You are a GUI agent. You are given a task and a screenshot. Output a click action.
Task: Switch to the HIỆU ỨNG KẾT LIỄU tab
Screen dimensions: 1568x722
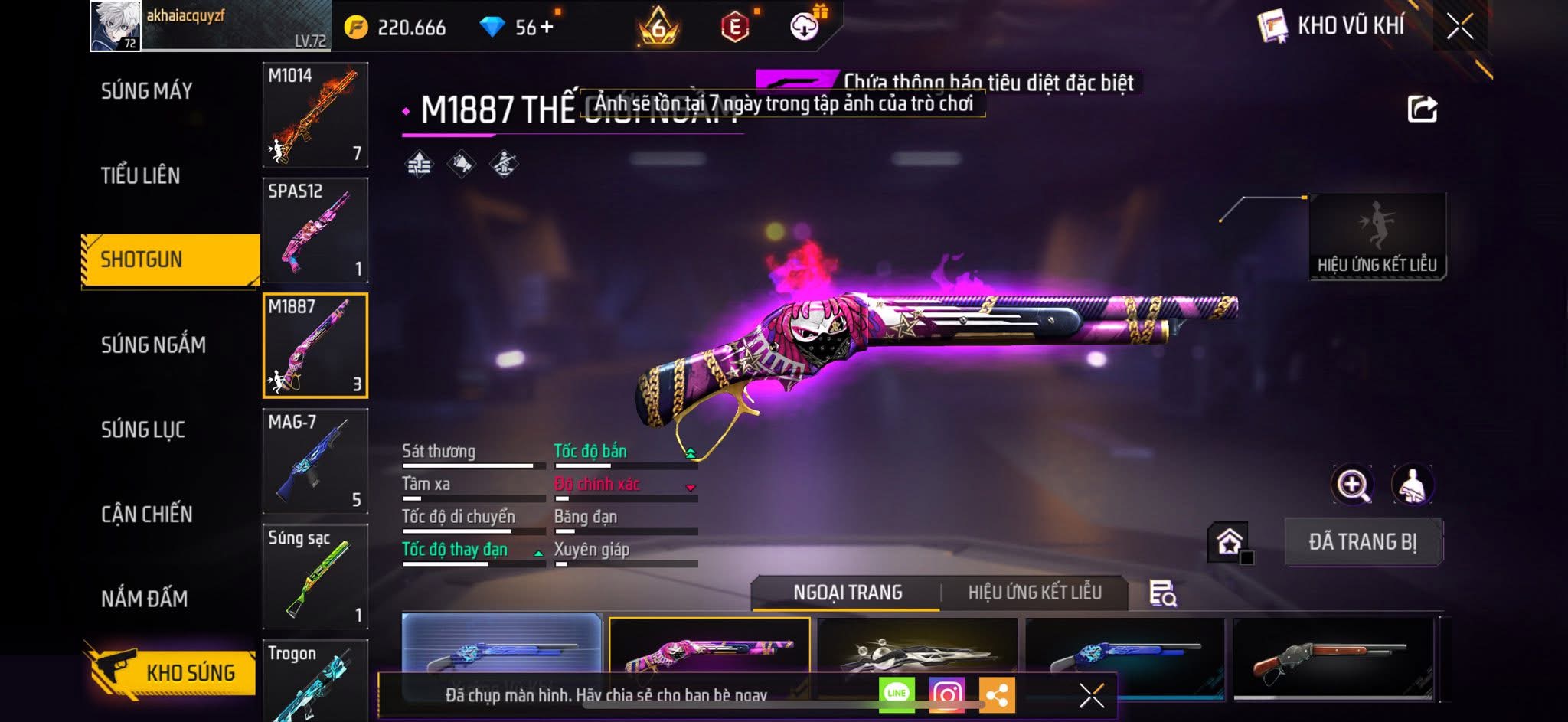tap(1034, 593)
